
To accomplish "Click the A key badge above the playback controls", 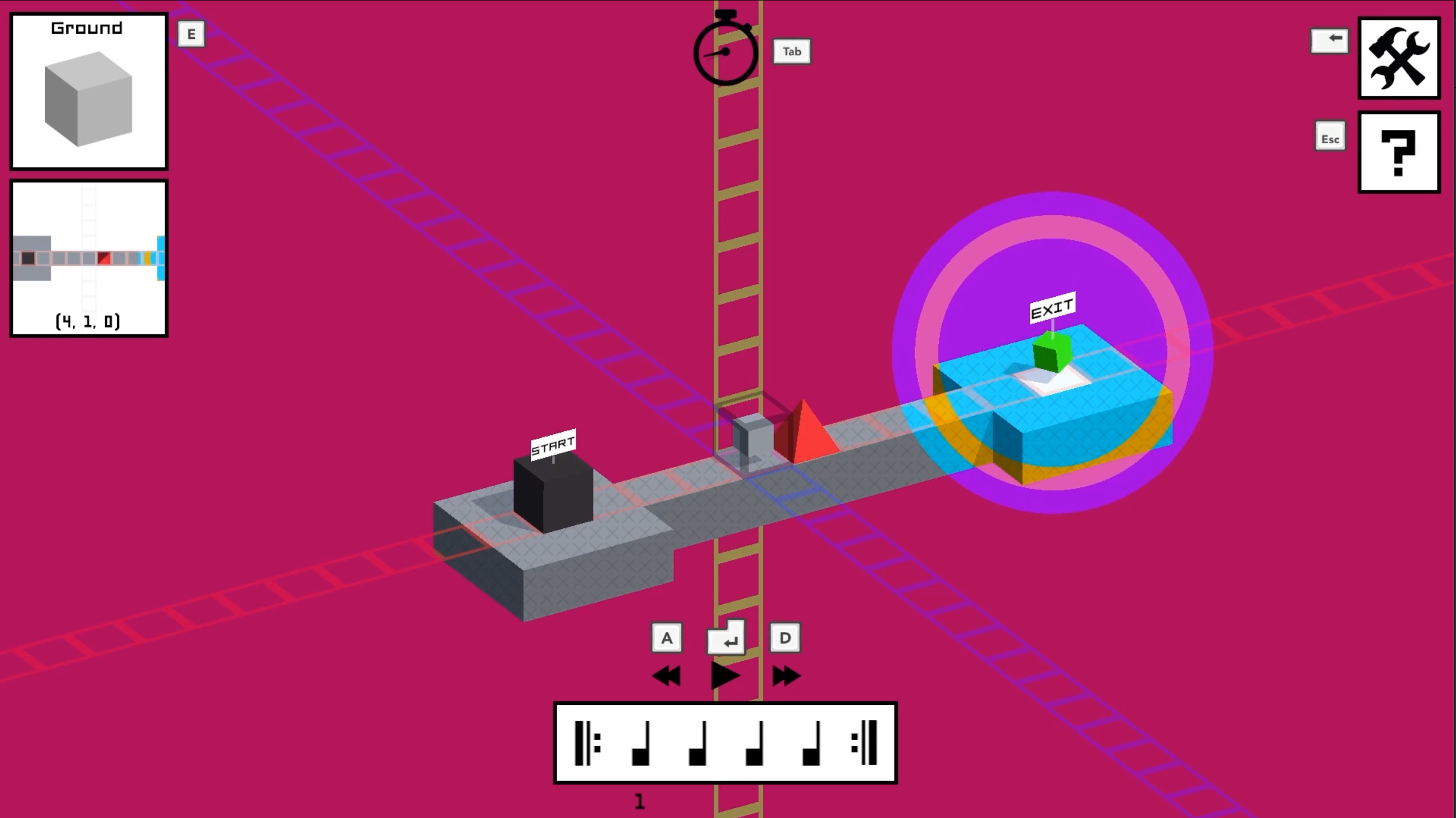I will pos(667,637).
